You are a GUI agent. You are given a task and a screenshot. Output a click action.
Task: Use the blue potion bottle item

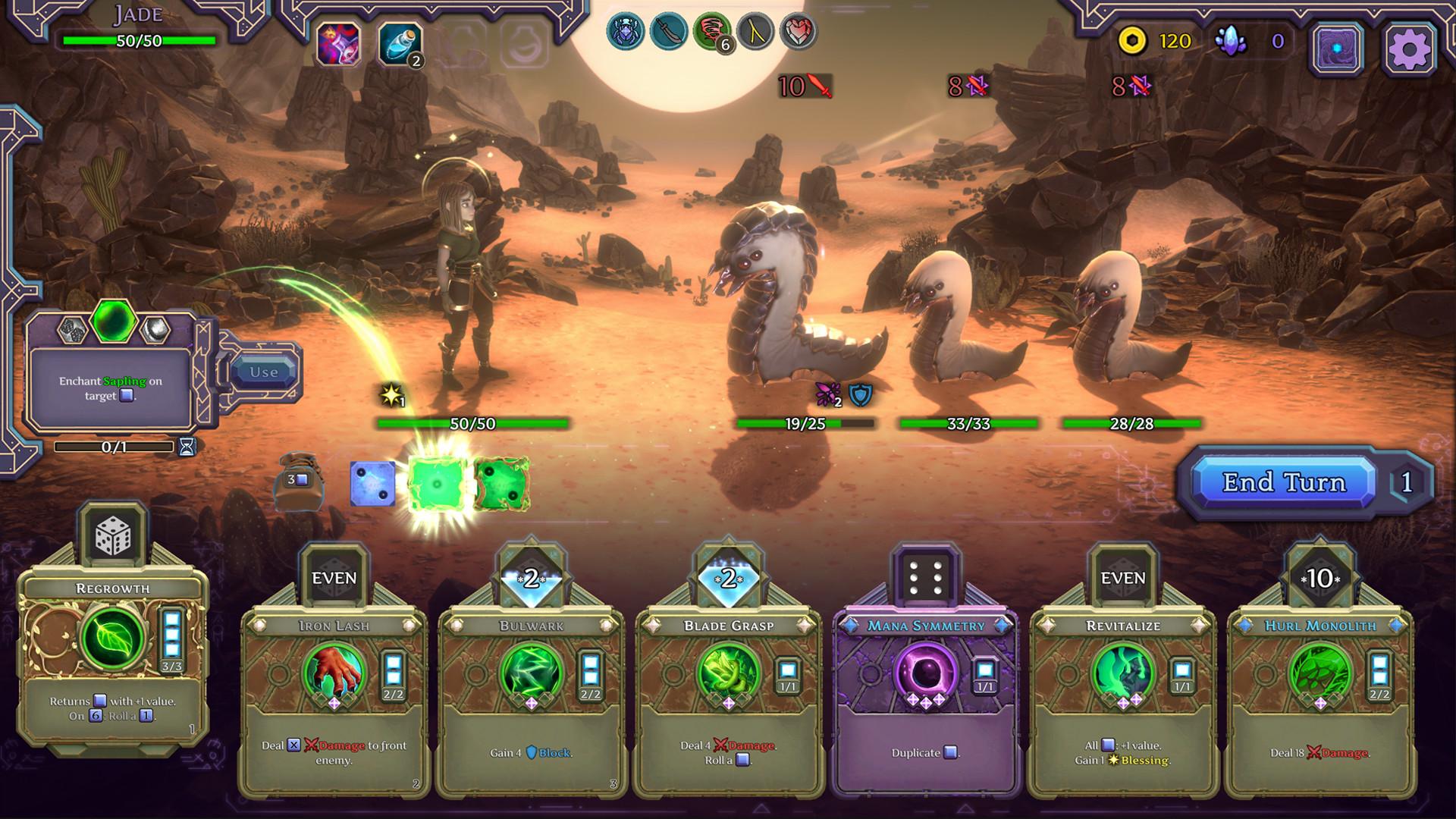400,44
